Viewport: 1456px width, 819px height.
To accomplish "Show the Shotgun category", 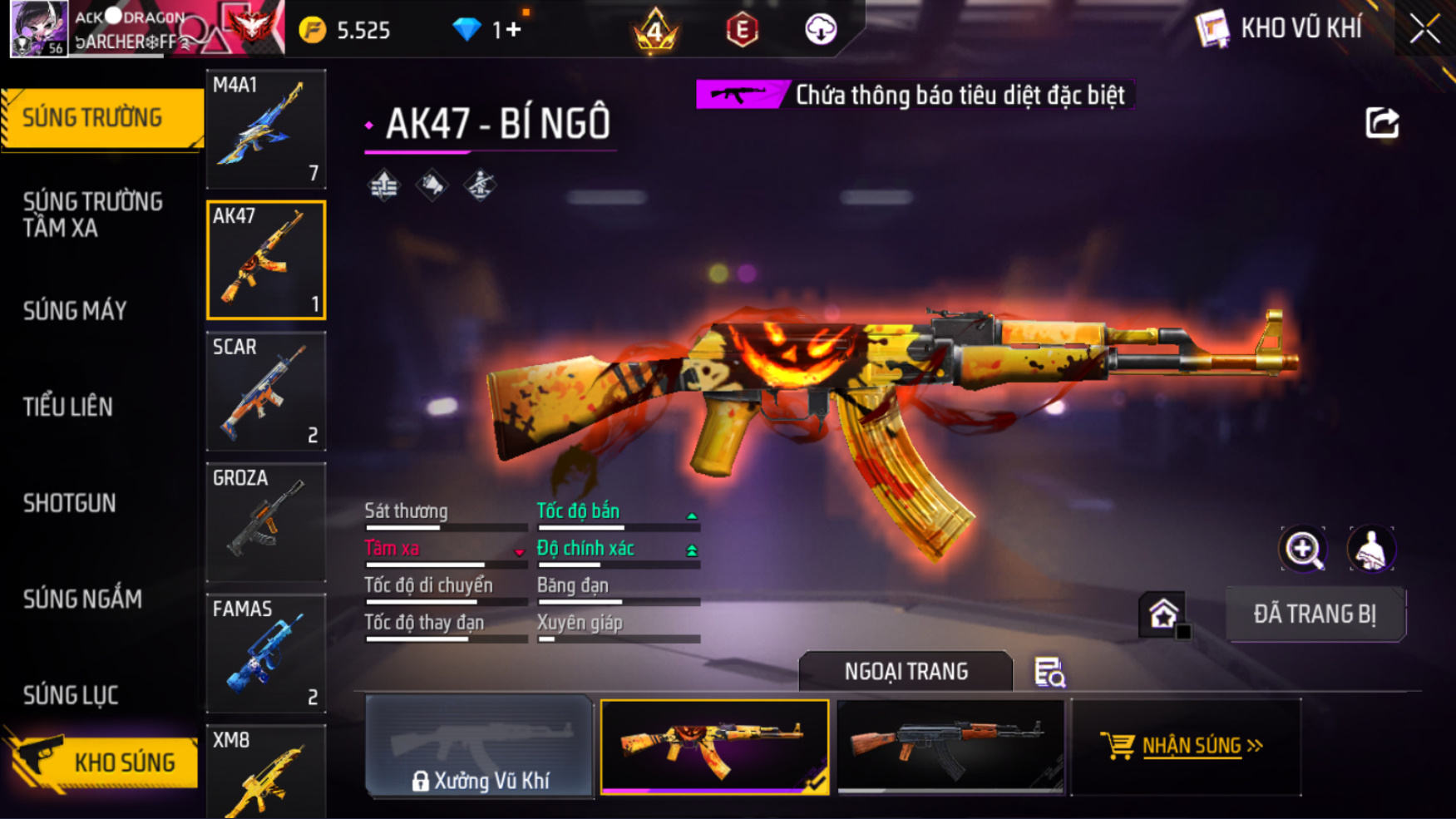I will (x=69, y=503).
